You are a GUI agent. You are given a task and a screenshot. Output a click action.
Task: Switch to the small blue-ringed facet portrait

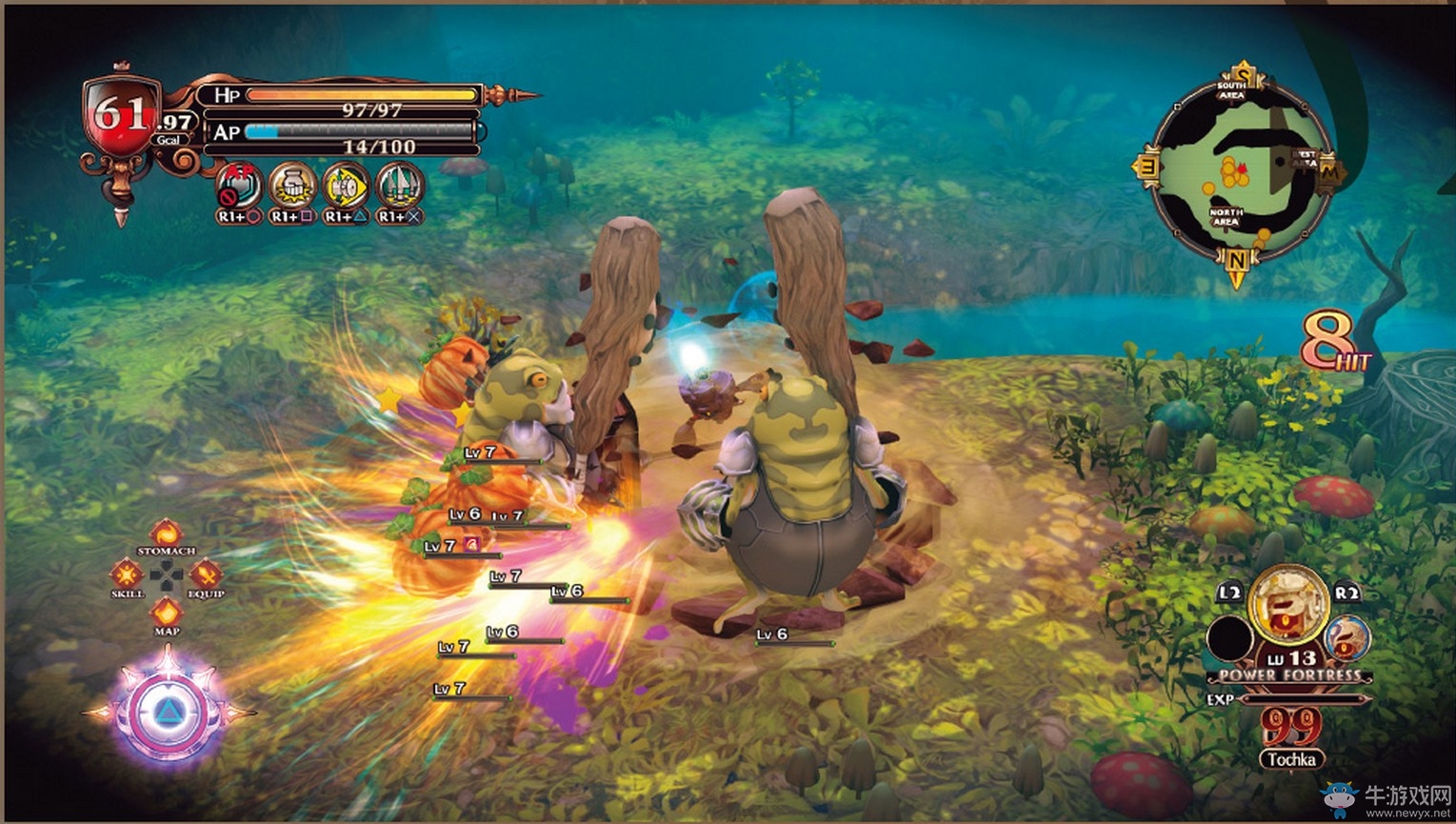[1347, 637]
